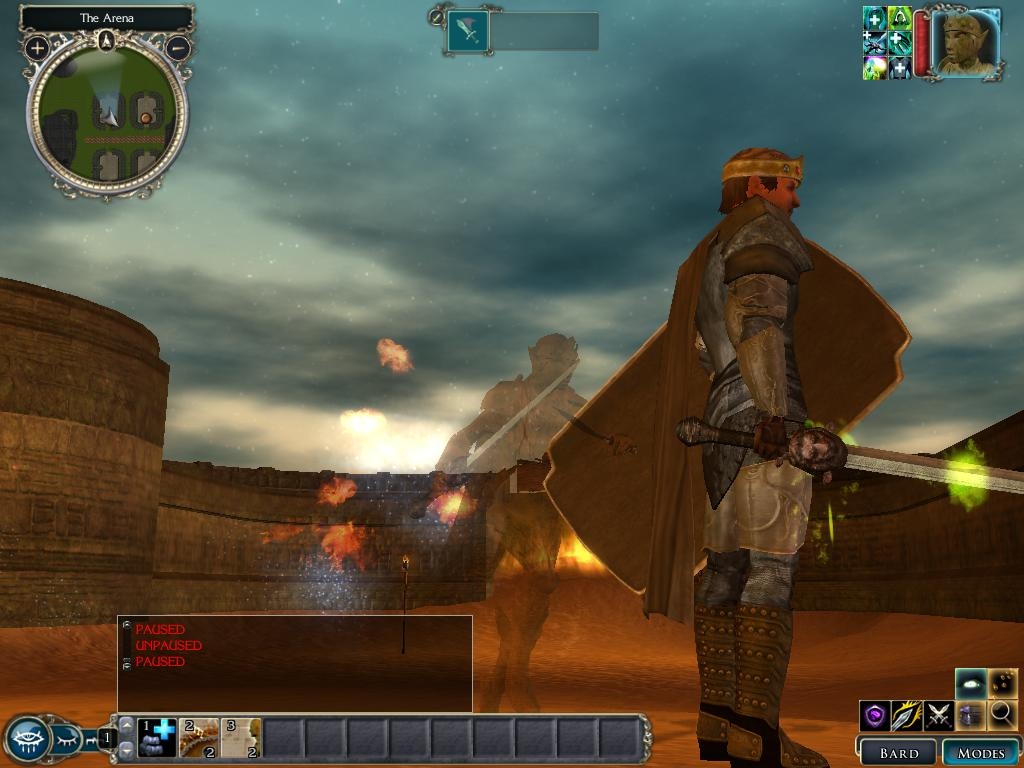
Task: Select the character portrait
Action: point(968,43)
